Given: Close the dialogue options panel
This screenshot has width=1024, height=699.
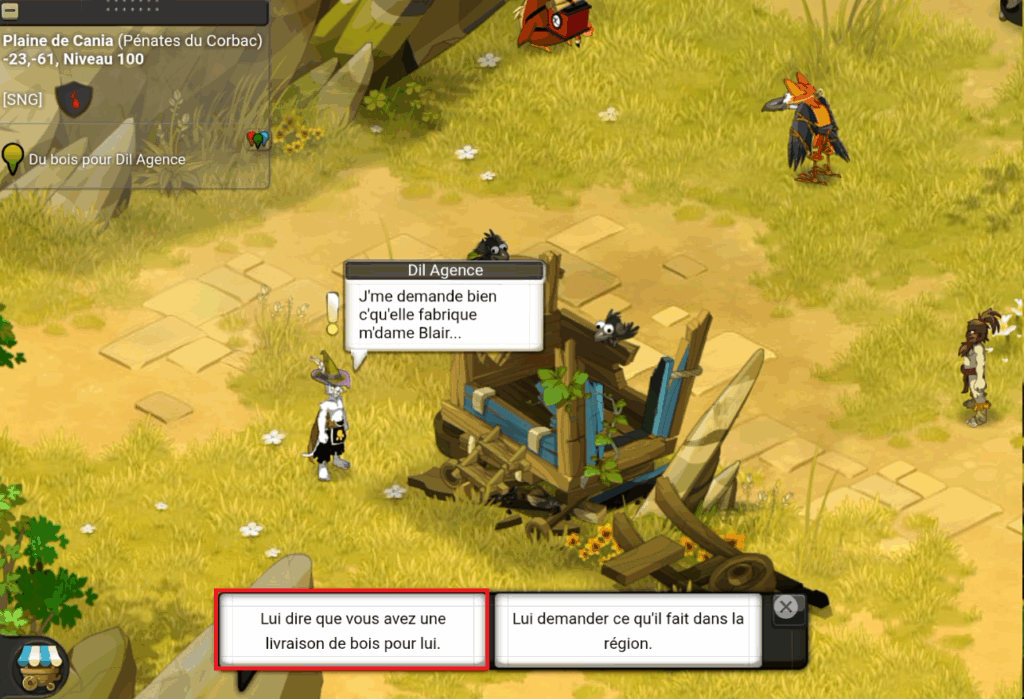Looking at the screenshot, I should tap(787, 606).
